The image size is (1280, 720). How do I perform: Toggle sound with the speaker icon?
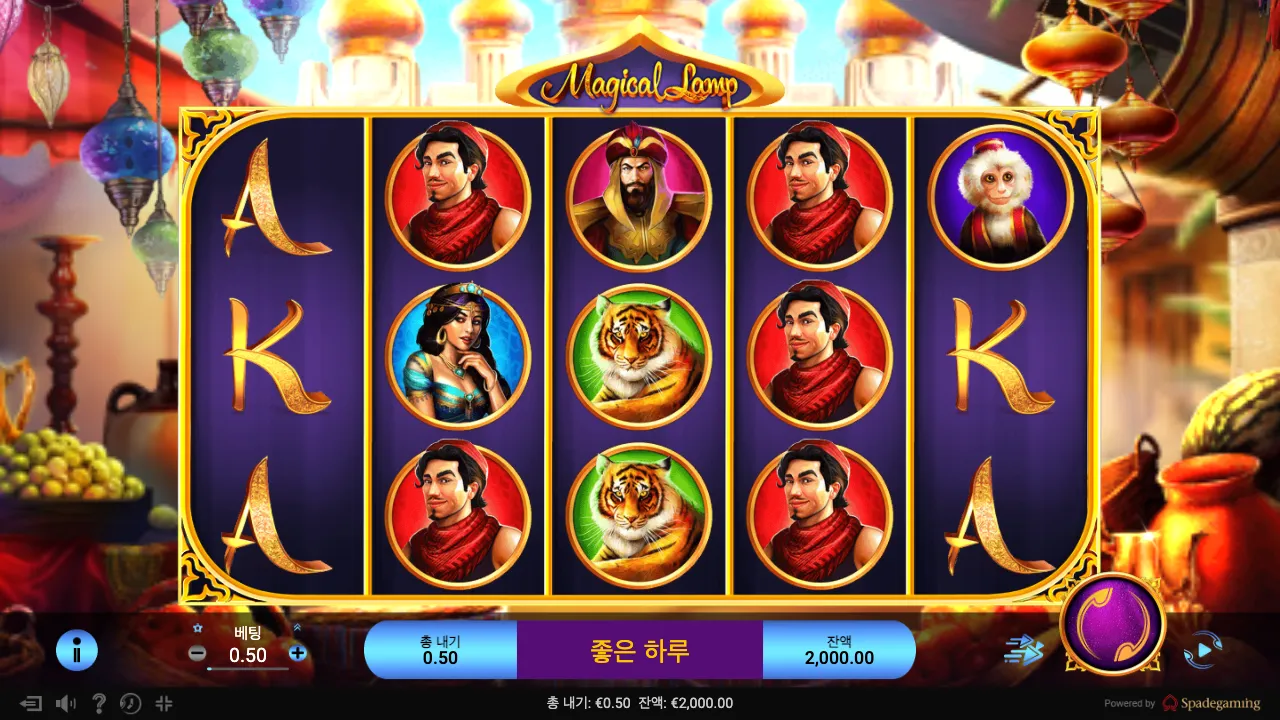coord(66,703)
